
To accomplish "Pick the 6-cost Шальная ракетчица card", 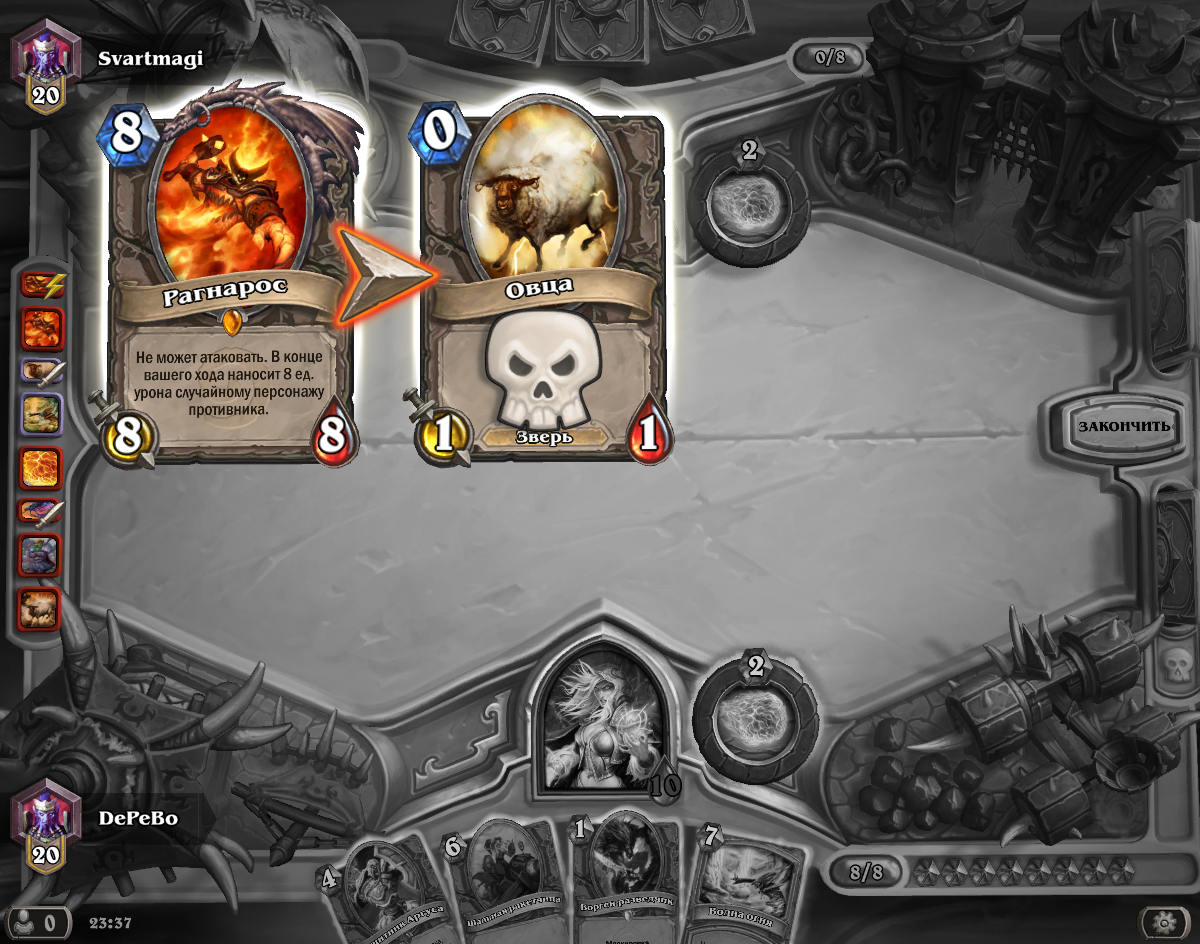I will pyautogui.click(x=505, y=880).
